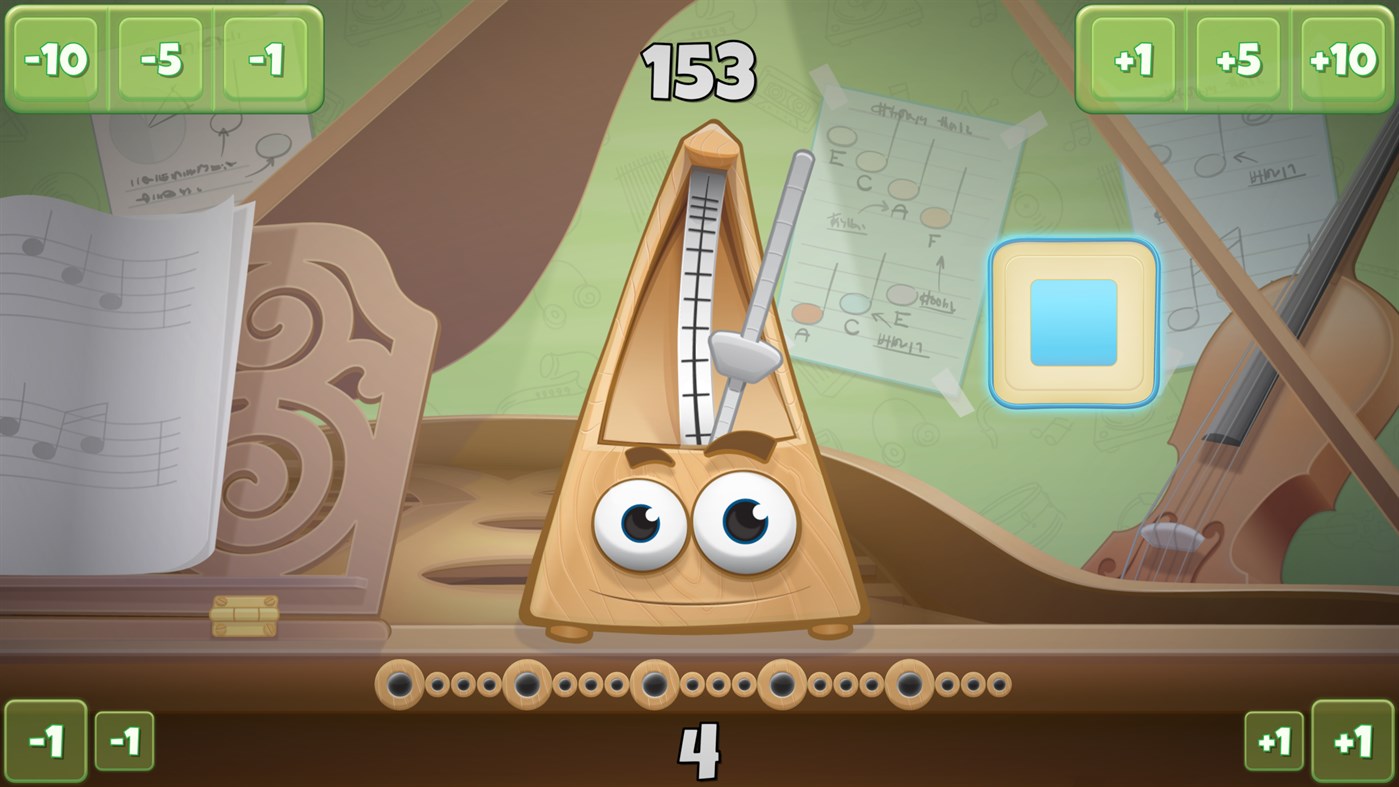Select the third large beat dot
The image size is (1399, 787).
[653, 683]
